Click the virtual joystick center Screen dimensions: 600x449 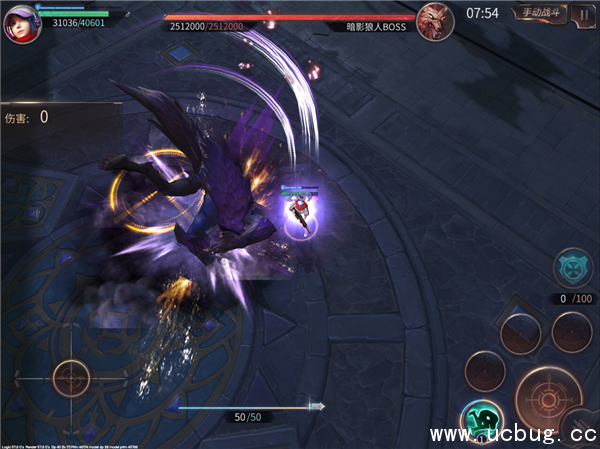coord(72,379)
